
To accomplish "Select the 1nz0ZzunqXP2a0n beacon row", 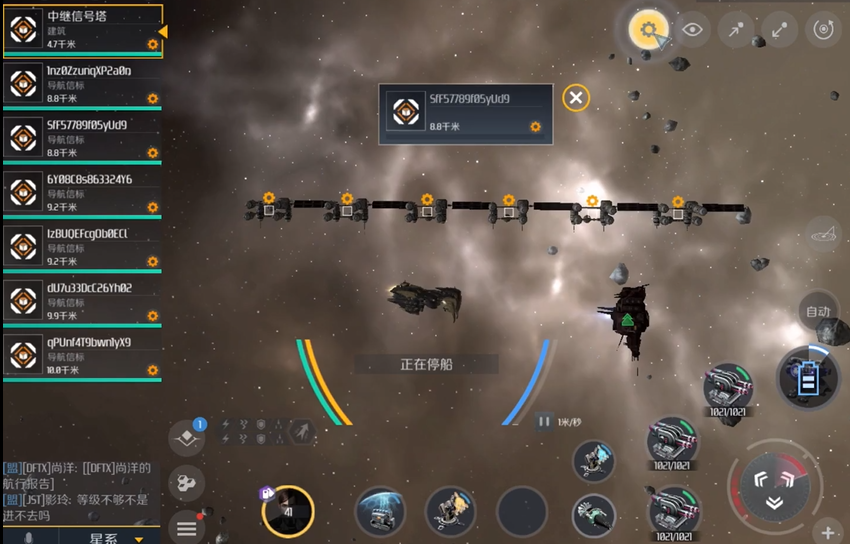I will 80,85.
